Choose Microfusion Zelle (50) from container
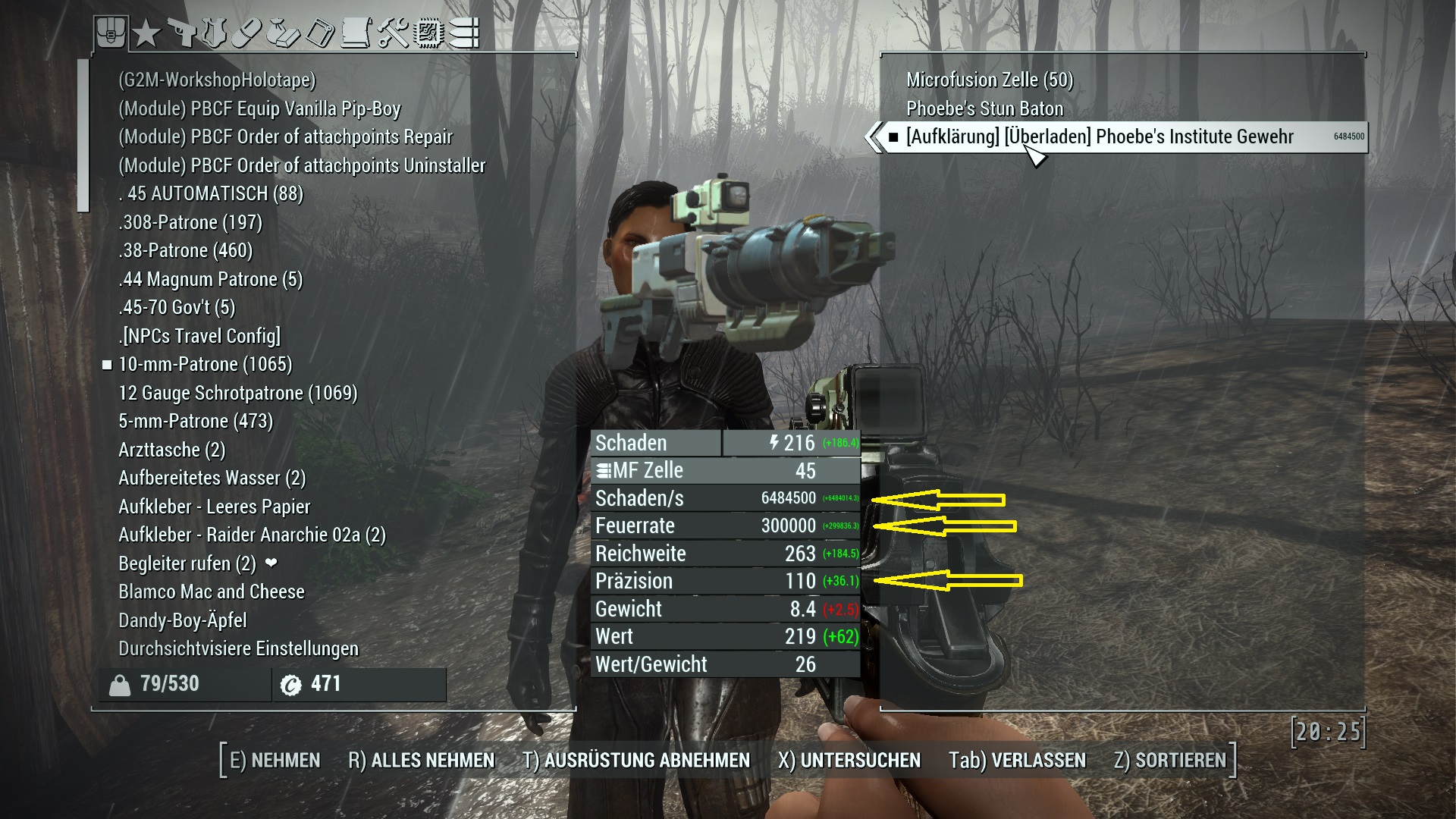Viewport: 1456px width, 819px height. coord(990,80)
